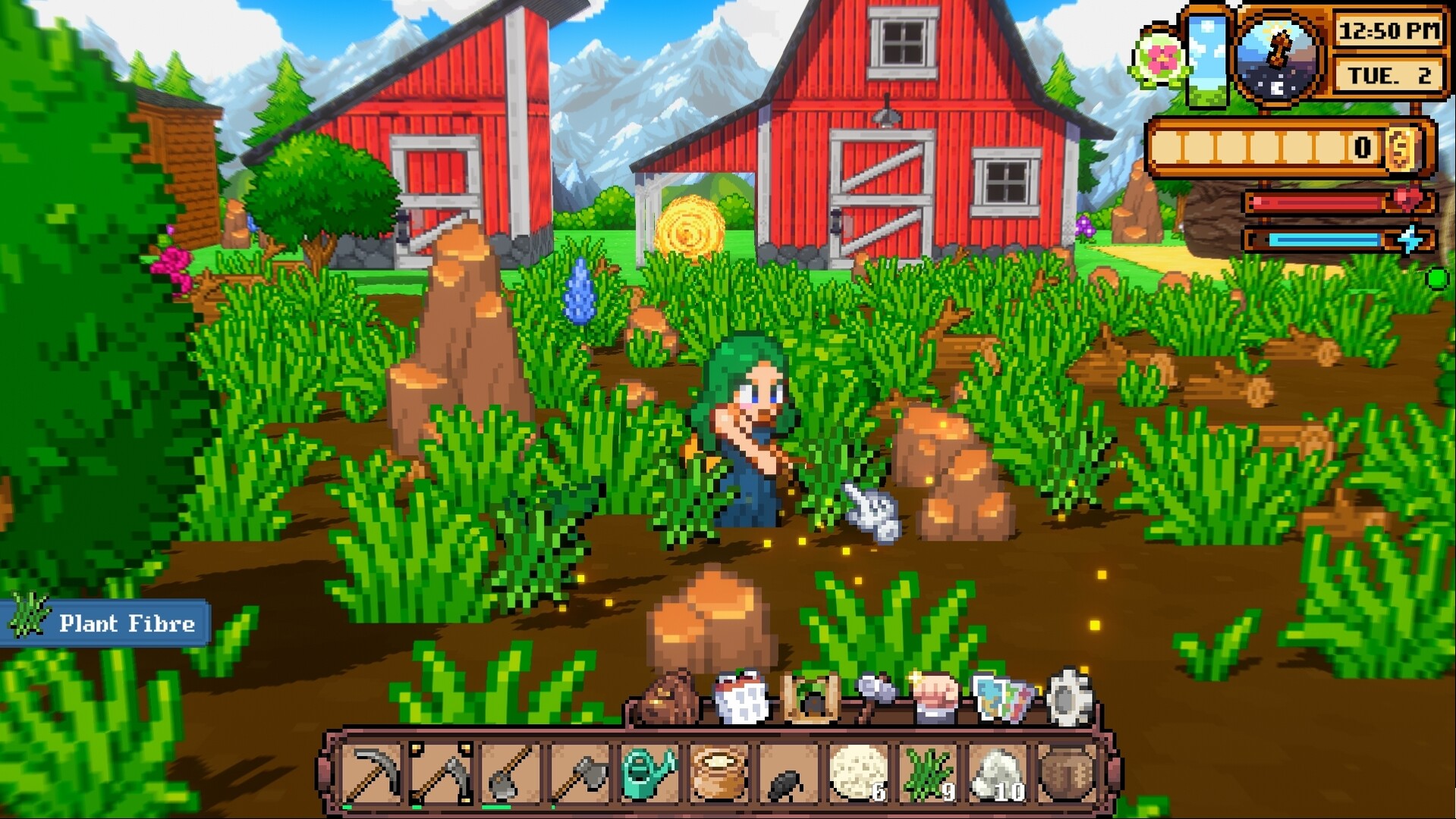Image resolution: width=1456 pixels, height=819 pixels.
Task: Open settings via the gear icon
Action: click(1069, 698)
